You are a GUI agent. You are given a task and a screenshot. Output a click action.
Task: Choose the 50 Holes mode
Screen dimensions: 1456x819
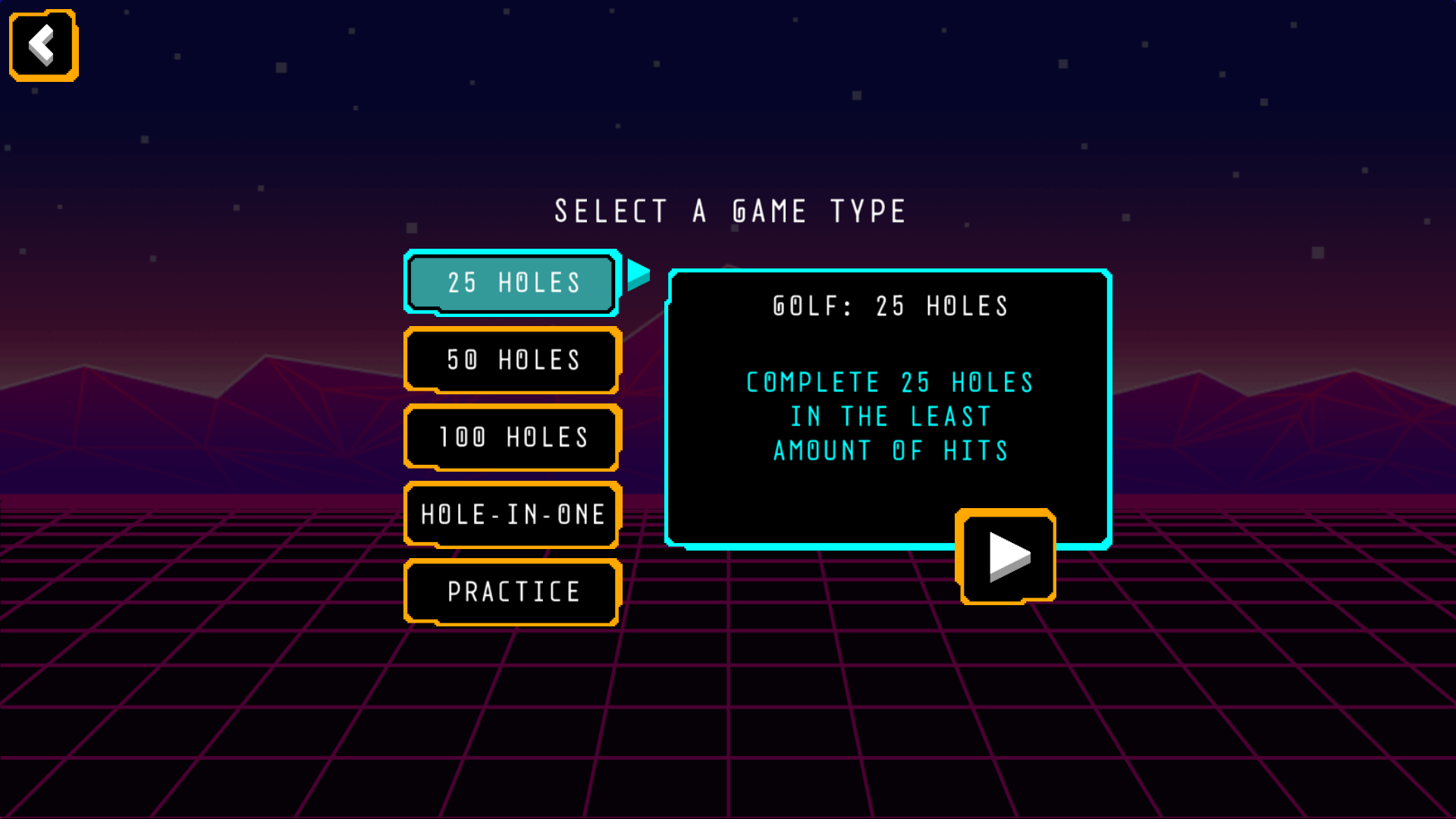pyautogui.click(x=513, y=360)
